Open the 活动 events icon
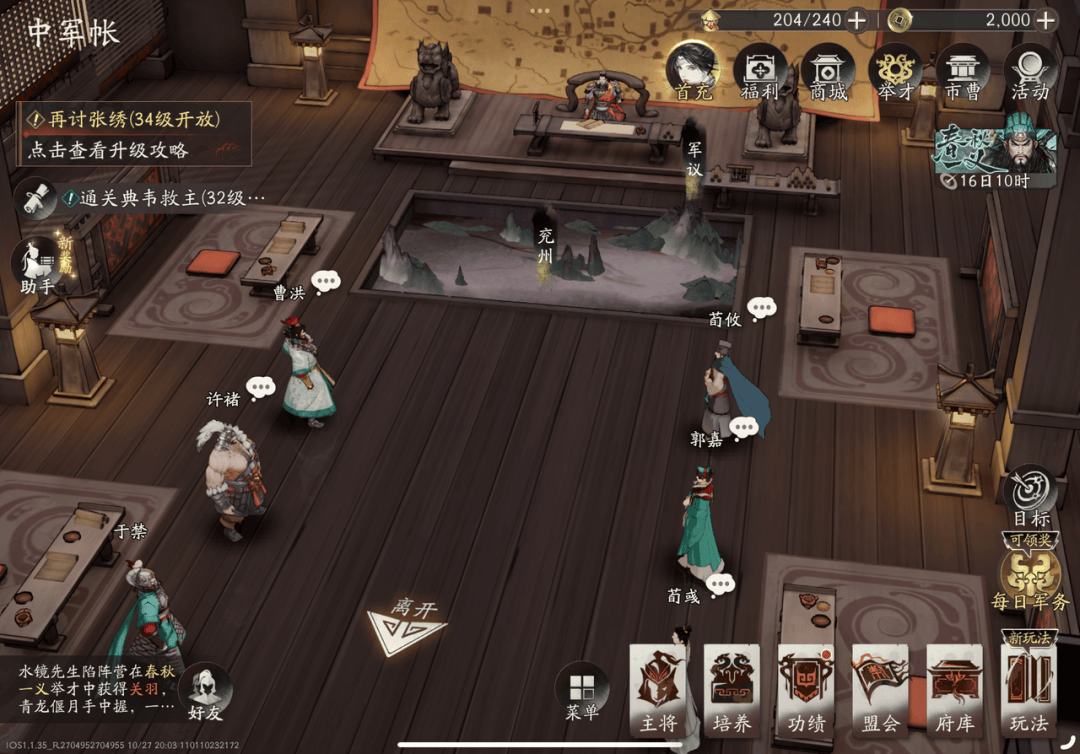 point(1030,72)
